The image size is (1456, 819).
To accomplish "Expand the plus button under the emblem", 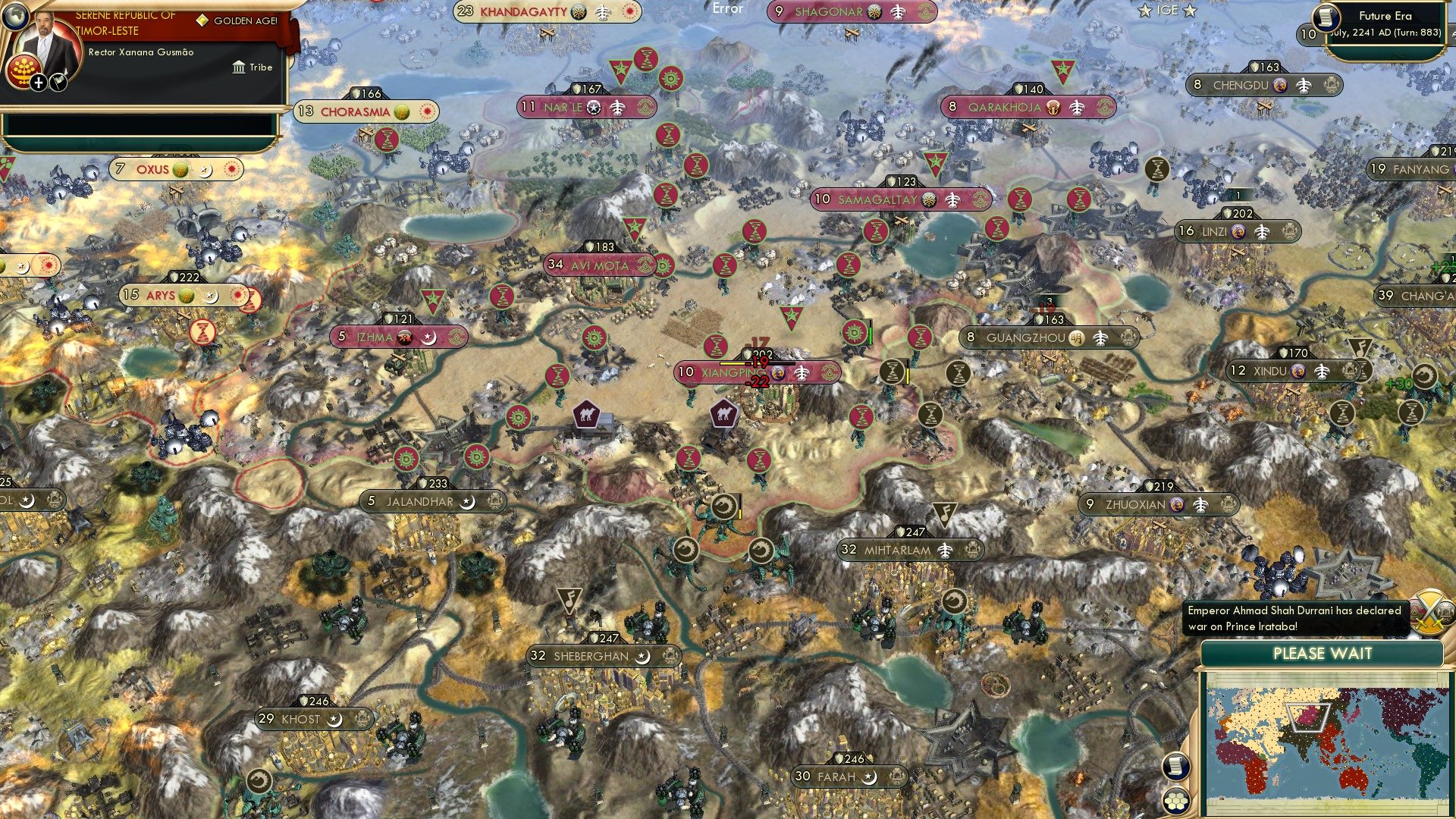I will [39, 83].
